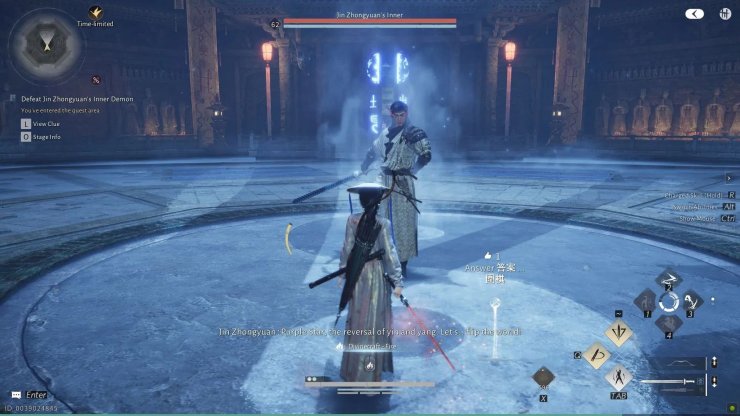The width and height of the screenshot is (740, 416).
Task: Use the Q-key diamond skill
Action: click(598, 355)
